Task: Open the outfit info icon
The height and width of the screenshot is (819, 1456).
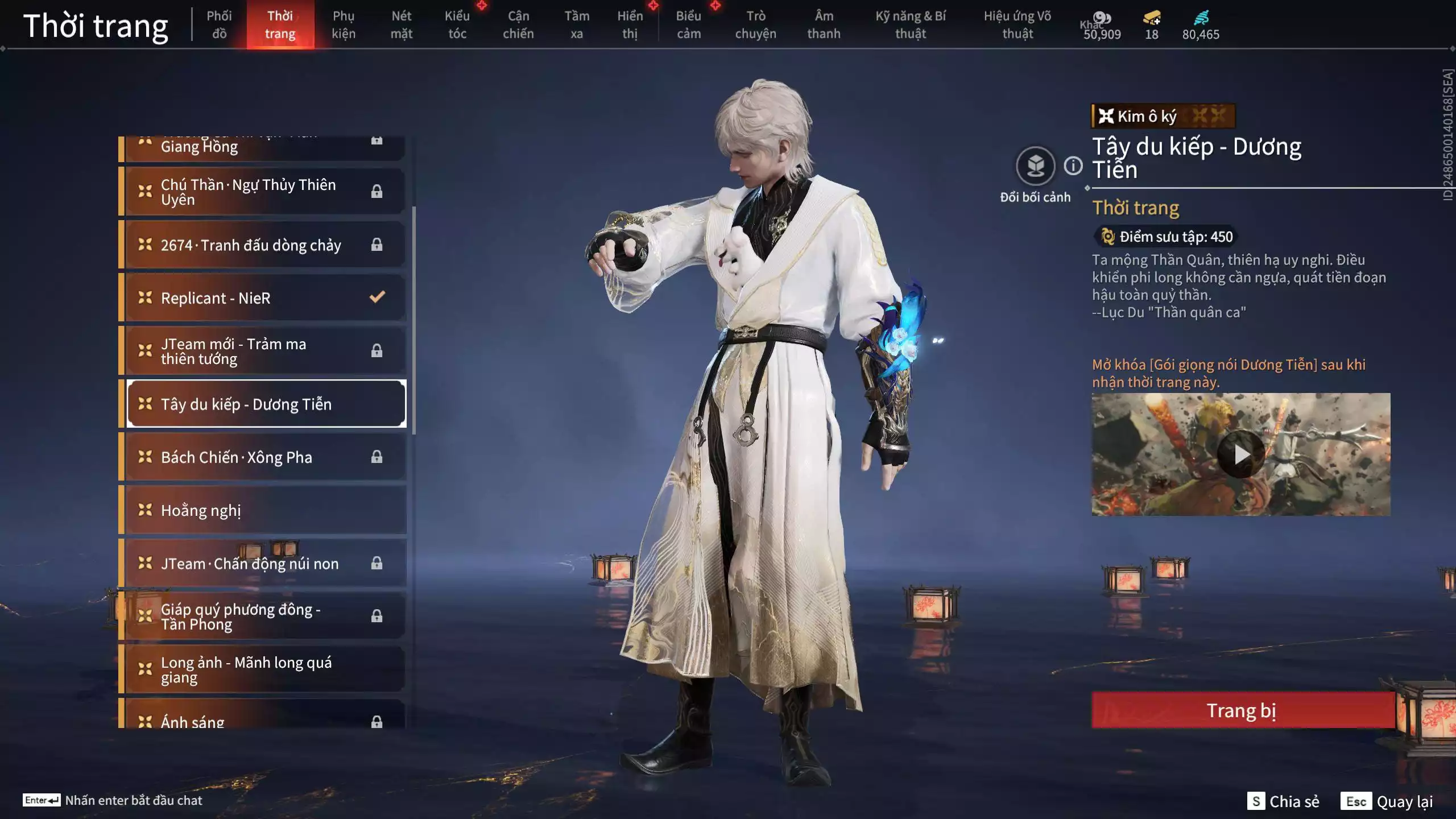Action: tap(1073, 166)
